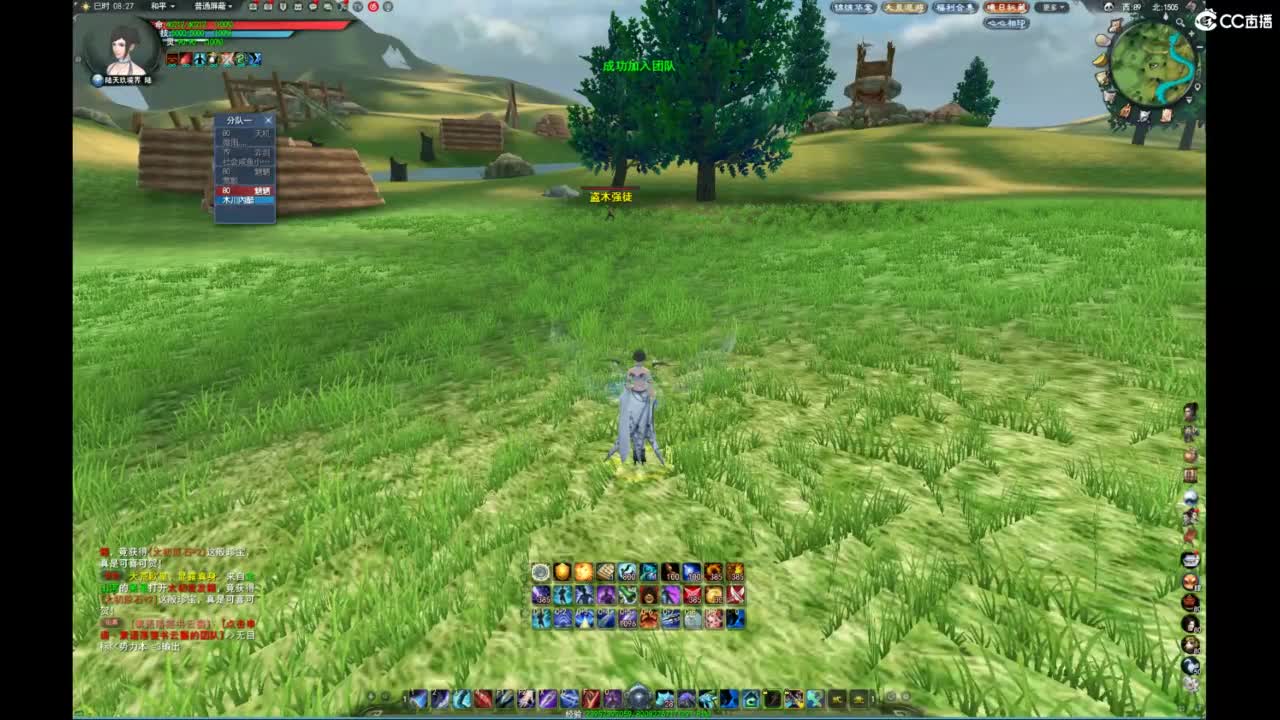Open the fire-orb skill in the center skill grid

click(582, 571)
